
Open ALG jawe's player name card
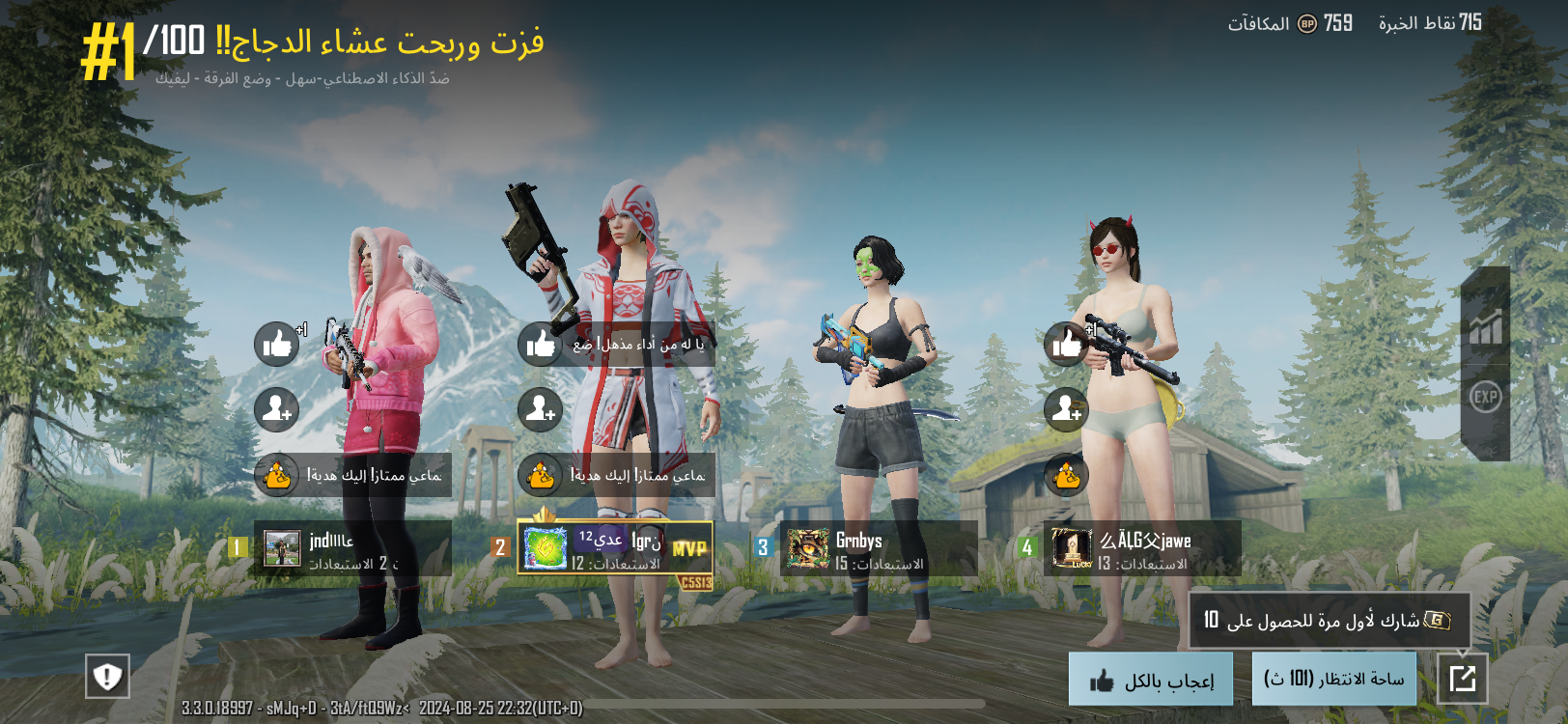[1141, 548]
